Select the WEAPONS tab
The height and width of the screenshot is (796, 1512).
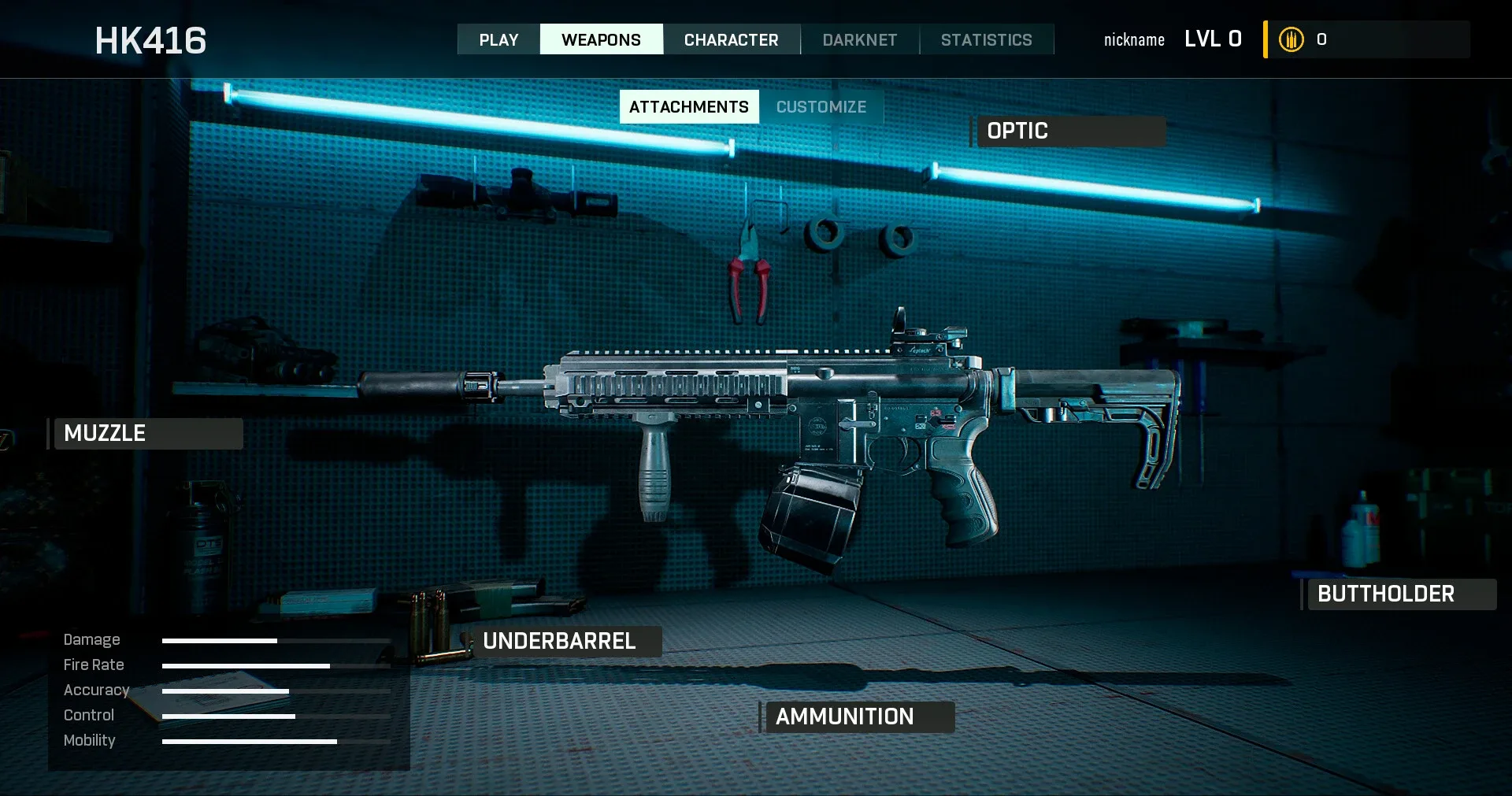click(601, 39)
